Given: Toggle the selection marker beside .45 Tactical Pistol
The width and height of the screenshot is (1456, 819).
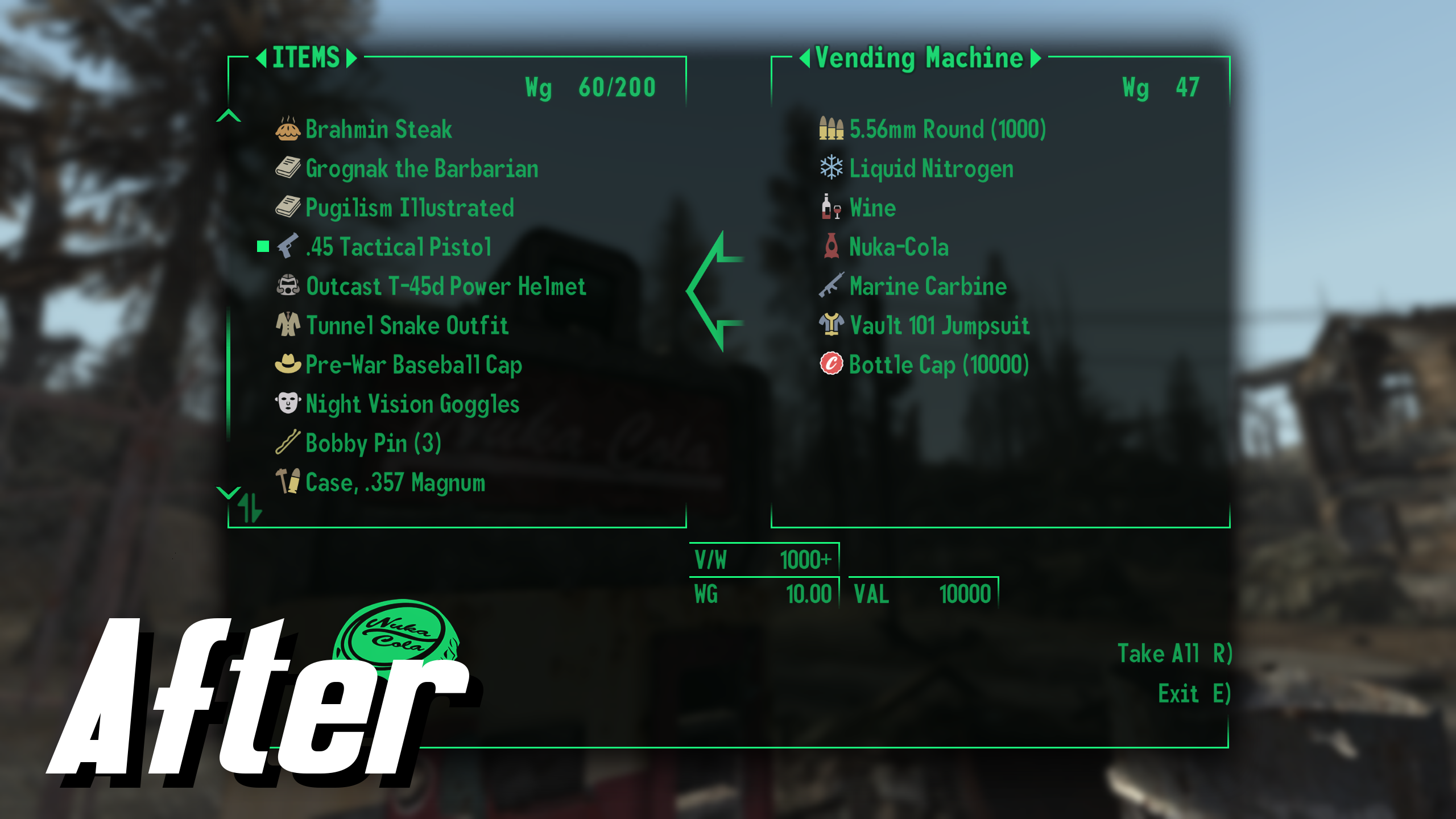Looking at the screenshot, I should (x=262, y=247).
